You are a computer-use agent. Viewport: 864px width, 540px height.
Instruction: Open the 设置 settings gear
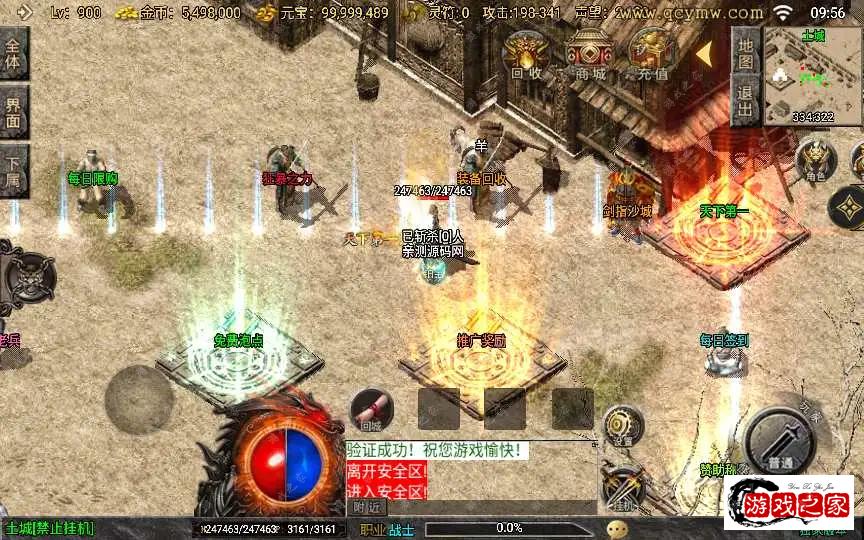(x=623, y=425)
